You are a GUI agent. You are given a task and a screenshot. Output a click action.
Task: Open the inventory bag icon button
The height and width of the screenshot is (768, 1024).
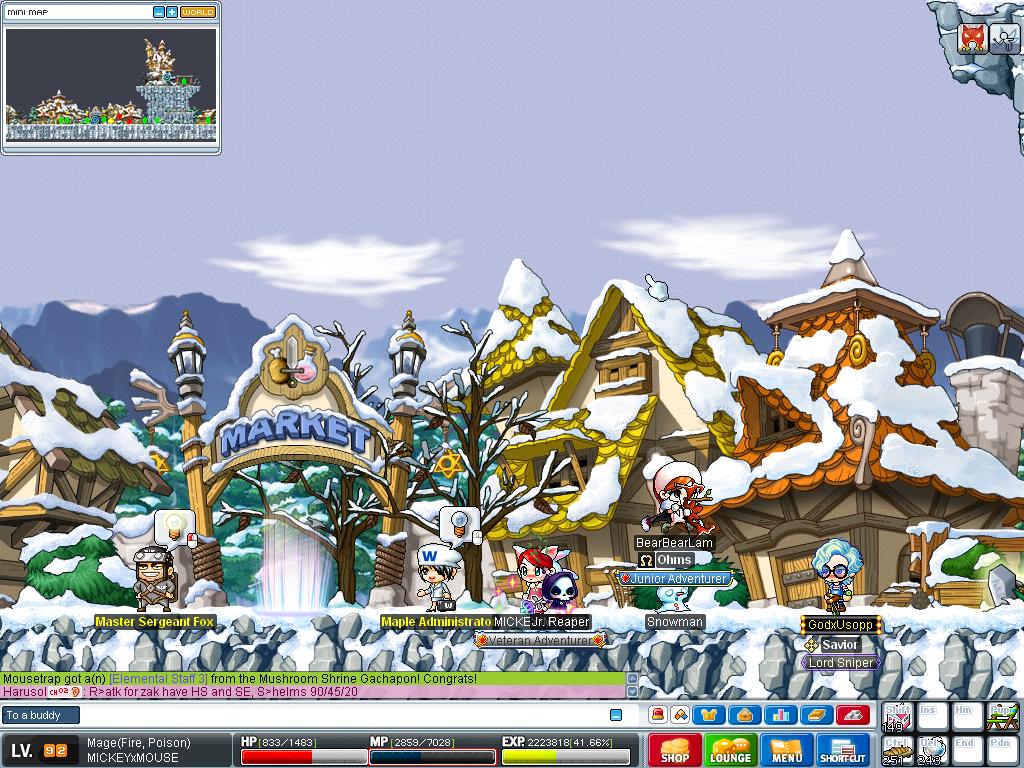click(x=745, y=715)
